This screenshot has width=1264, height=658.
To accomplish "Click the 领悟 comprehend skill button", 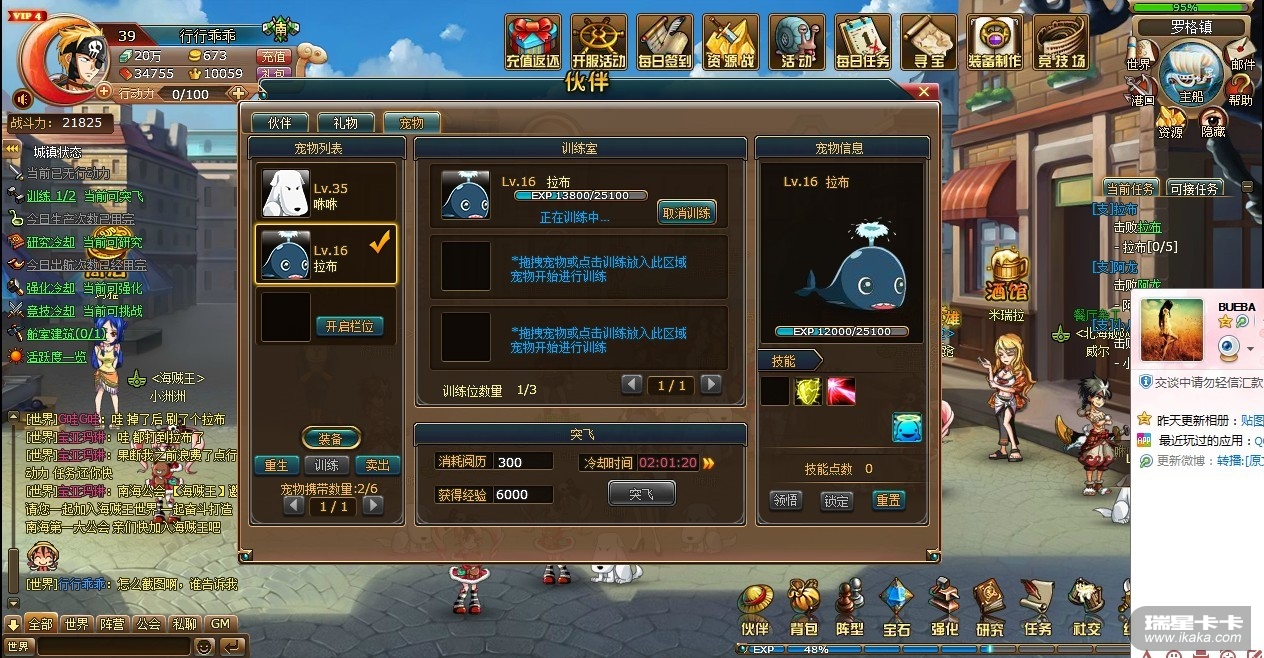I will [x=786, y=500].
